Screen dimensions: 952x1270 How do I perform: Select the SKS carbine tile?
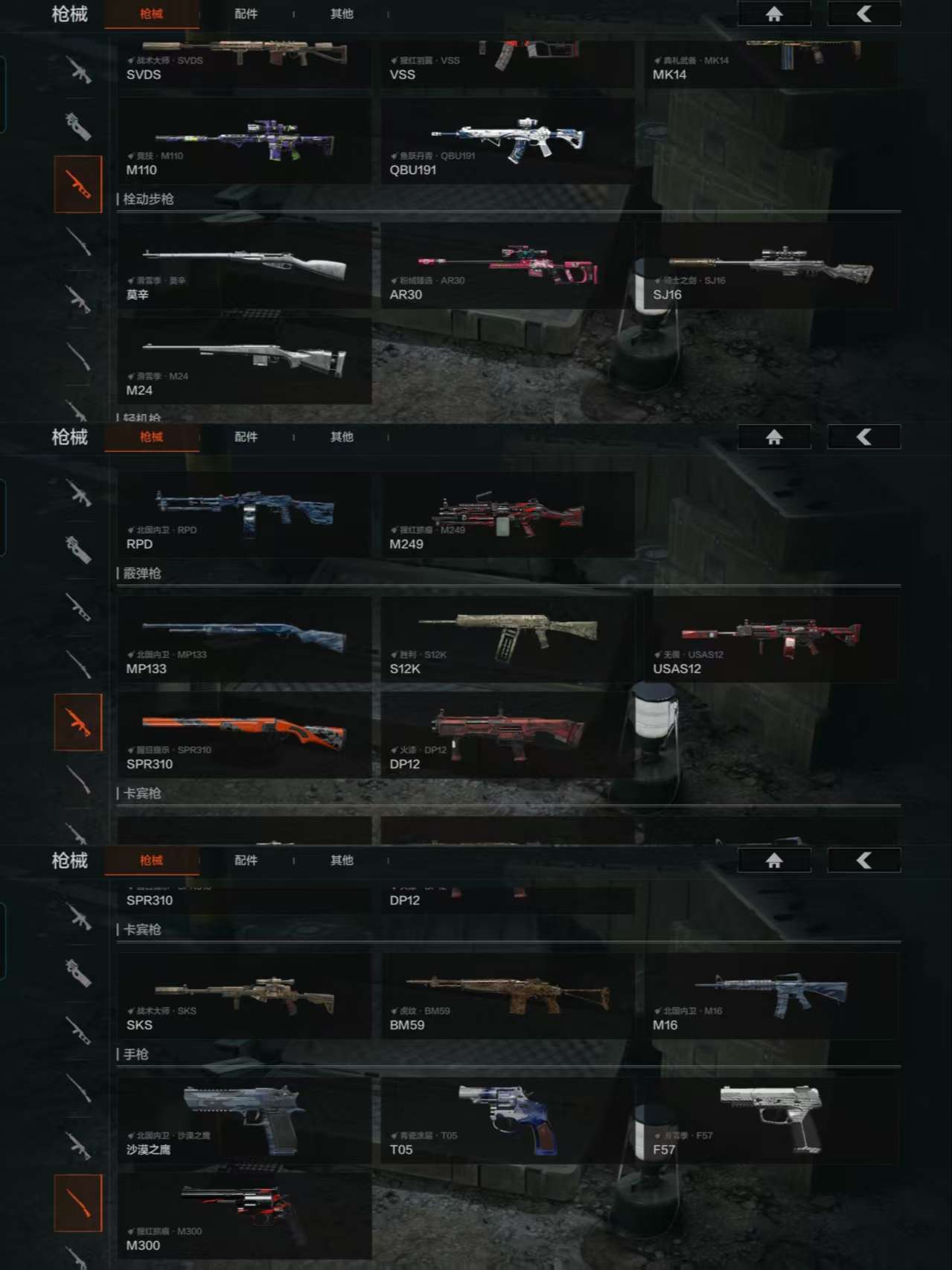pos(244,997)
